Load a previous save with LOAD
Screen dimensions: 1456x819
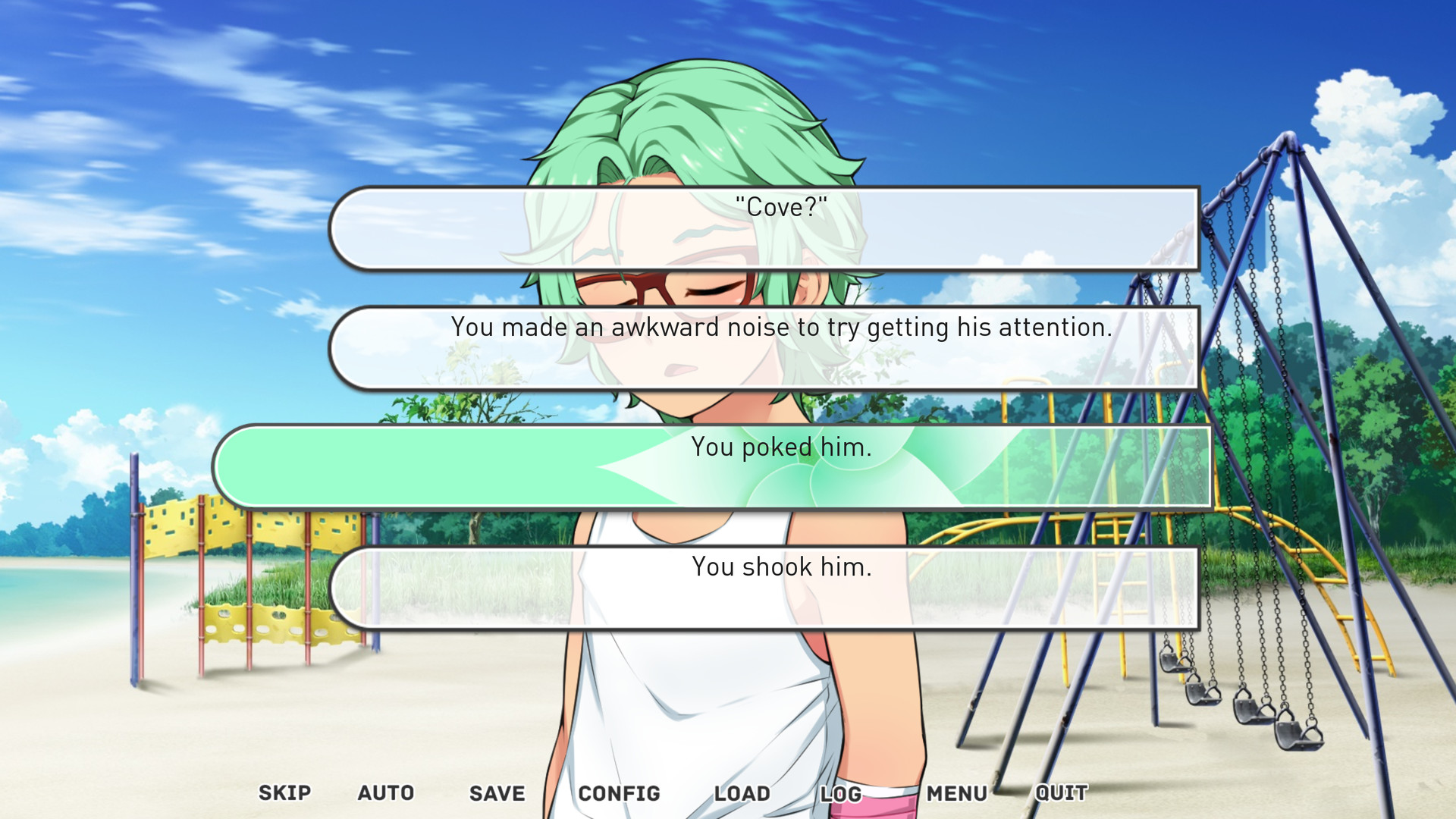742,792
